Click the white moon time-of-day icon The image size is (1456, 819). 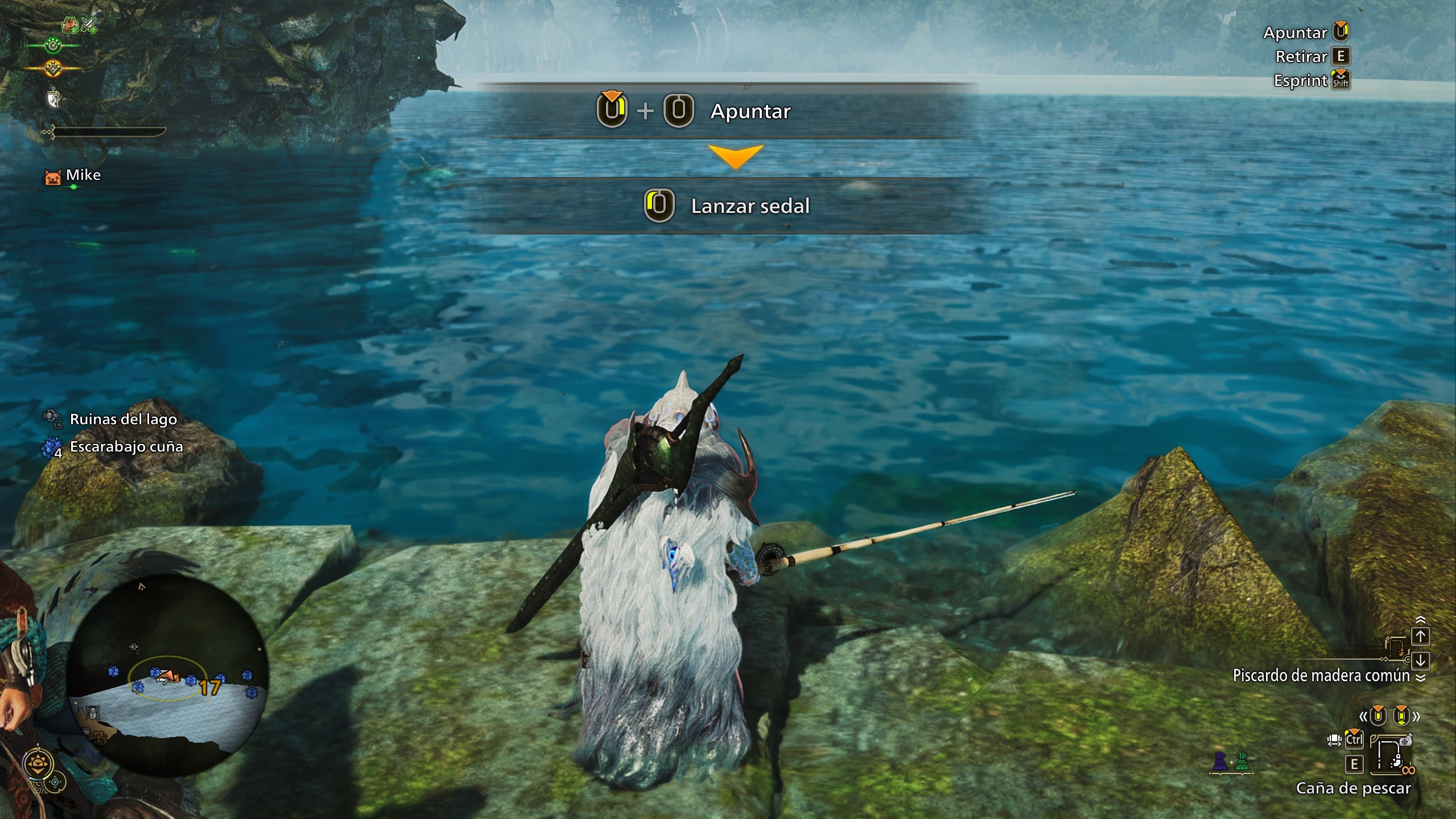click(53, 100)
